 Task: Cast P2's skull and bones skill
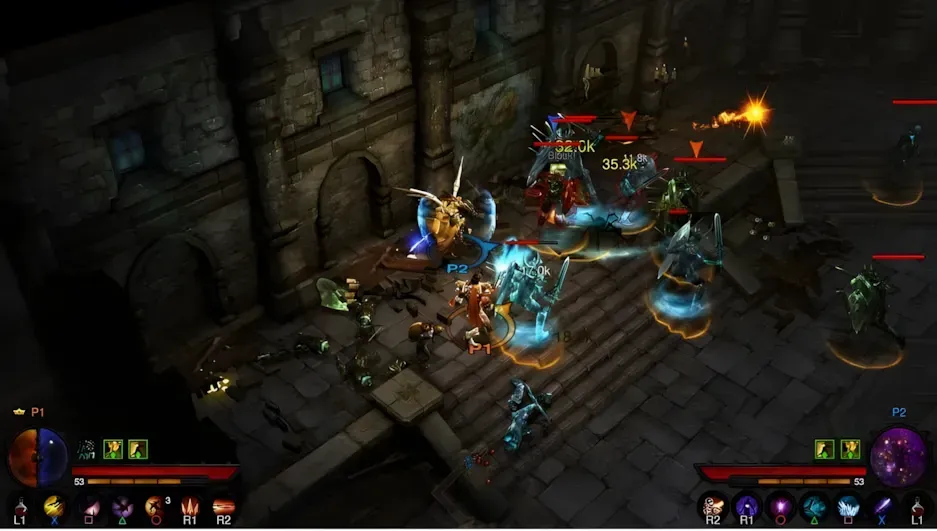713,507
